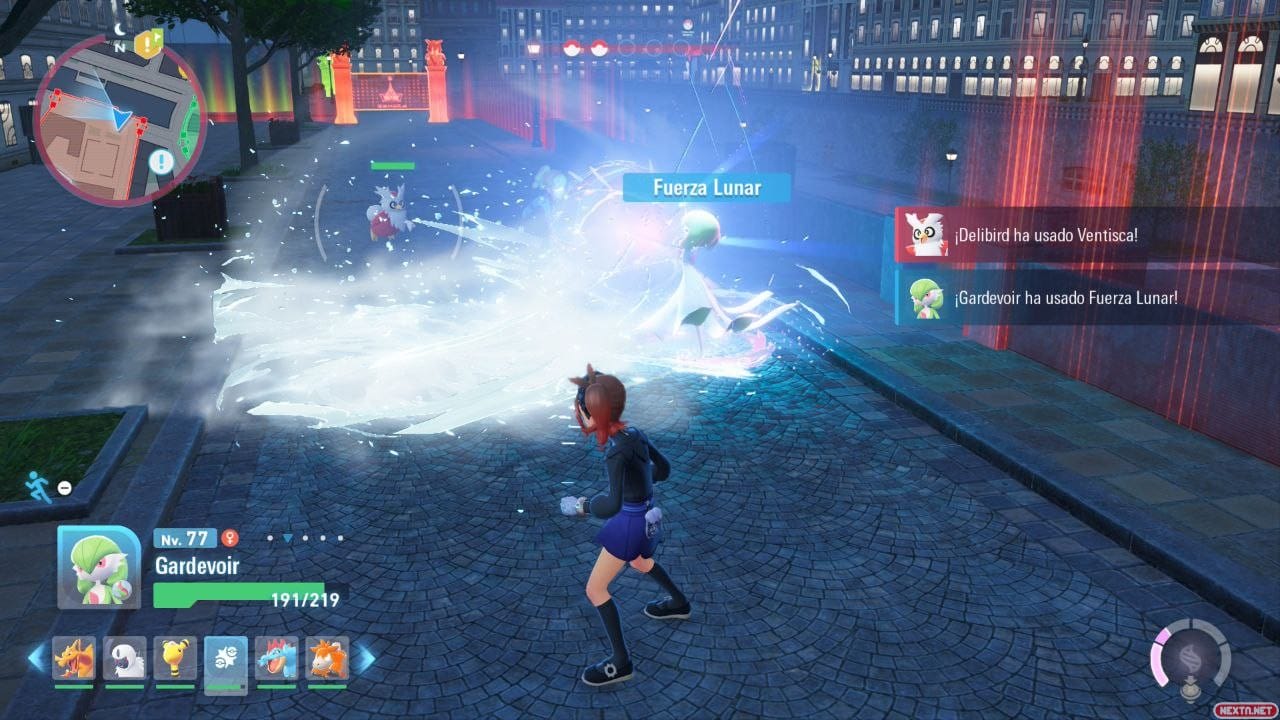
Task: Select Delibird's Ventisca battle log entry
Action: click(x=1085, y=235)
